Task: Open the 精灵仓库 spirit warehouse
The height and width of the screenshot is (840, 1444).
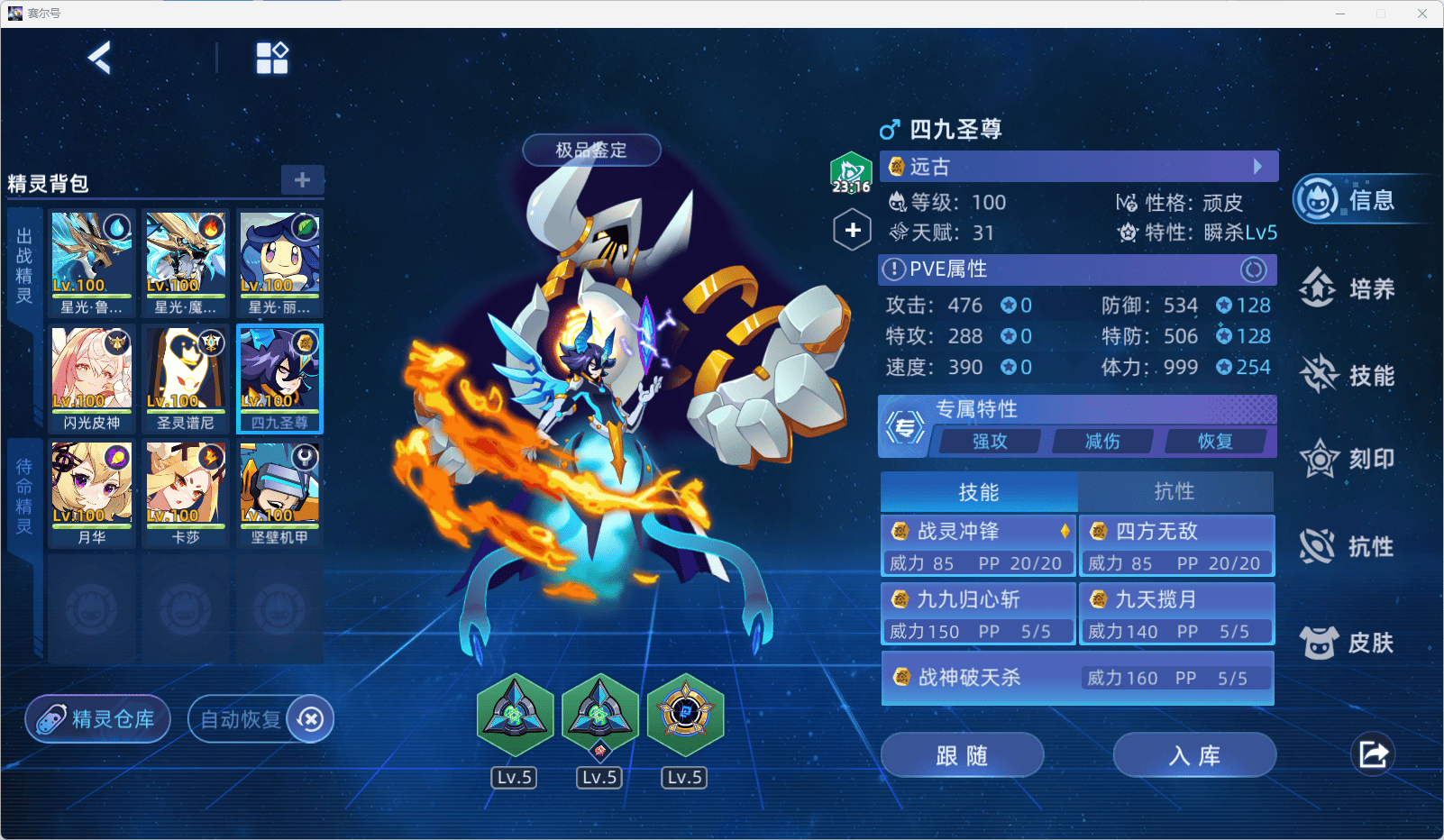Action: coord(98,719)
